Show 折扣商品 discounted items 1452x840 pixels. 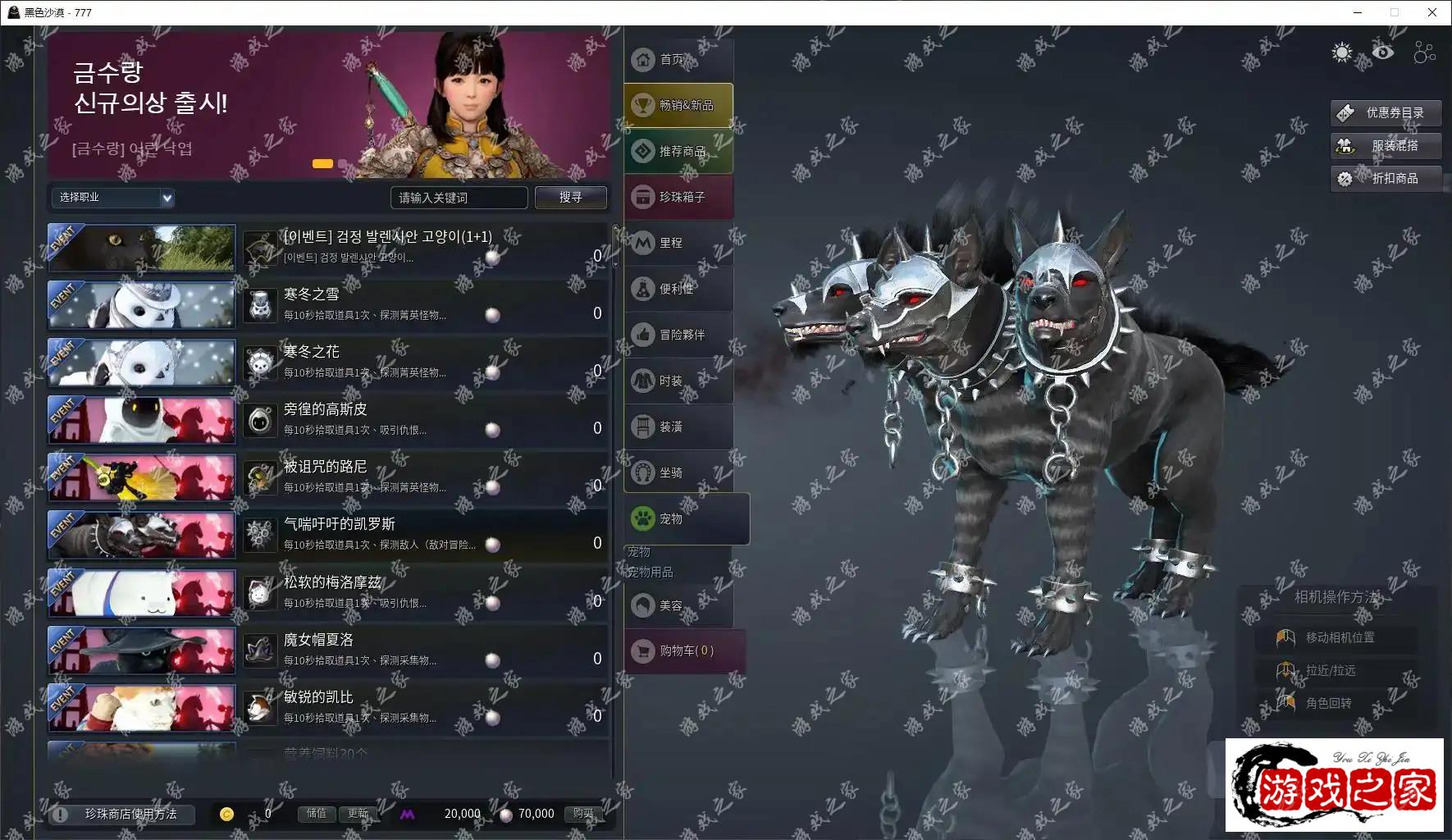[1386, 179]
